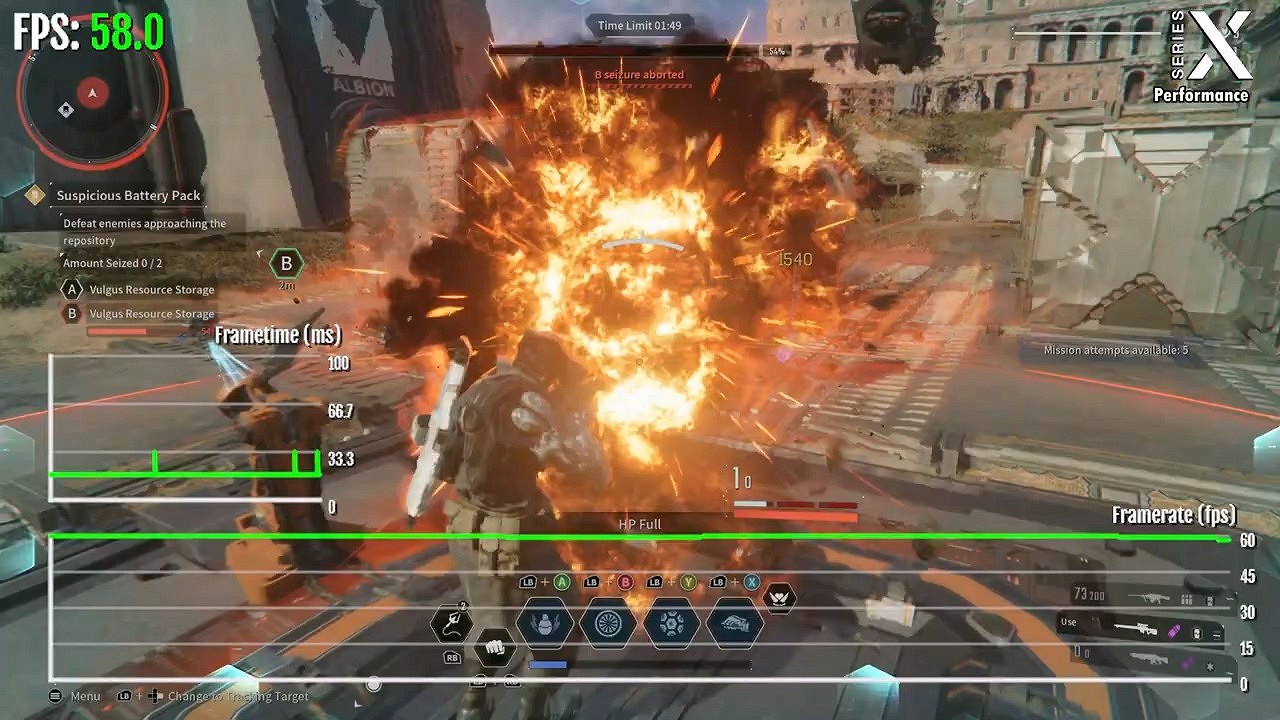Viewport: 1280px width, 720px height.
Task: Expand the Suspicious Battery Pack quest panel
Action: pyautogui.click(x=130, y=195)
